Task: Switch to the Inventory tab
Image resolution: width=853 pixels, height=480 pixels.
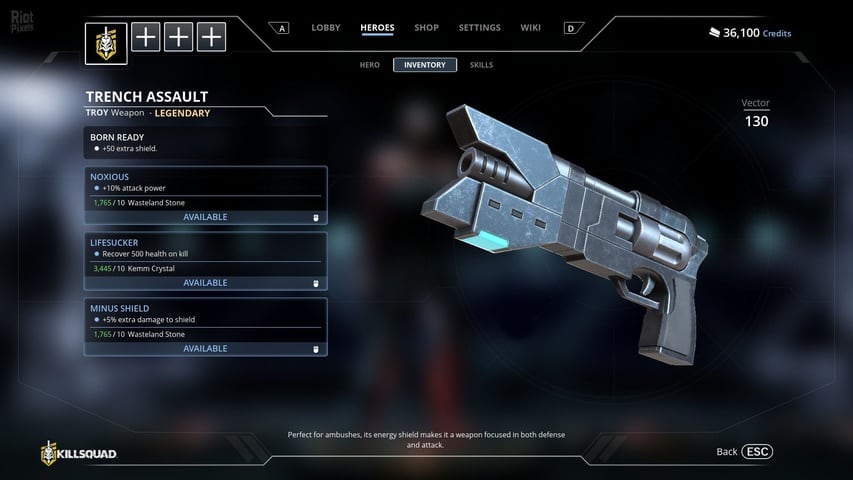Action: click(x=425, y=65)
